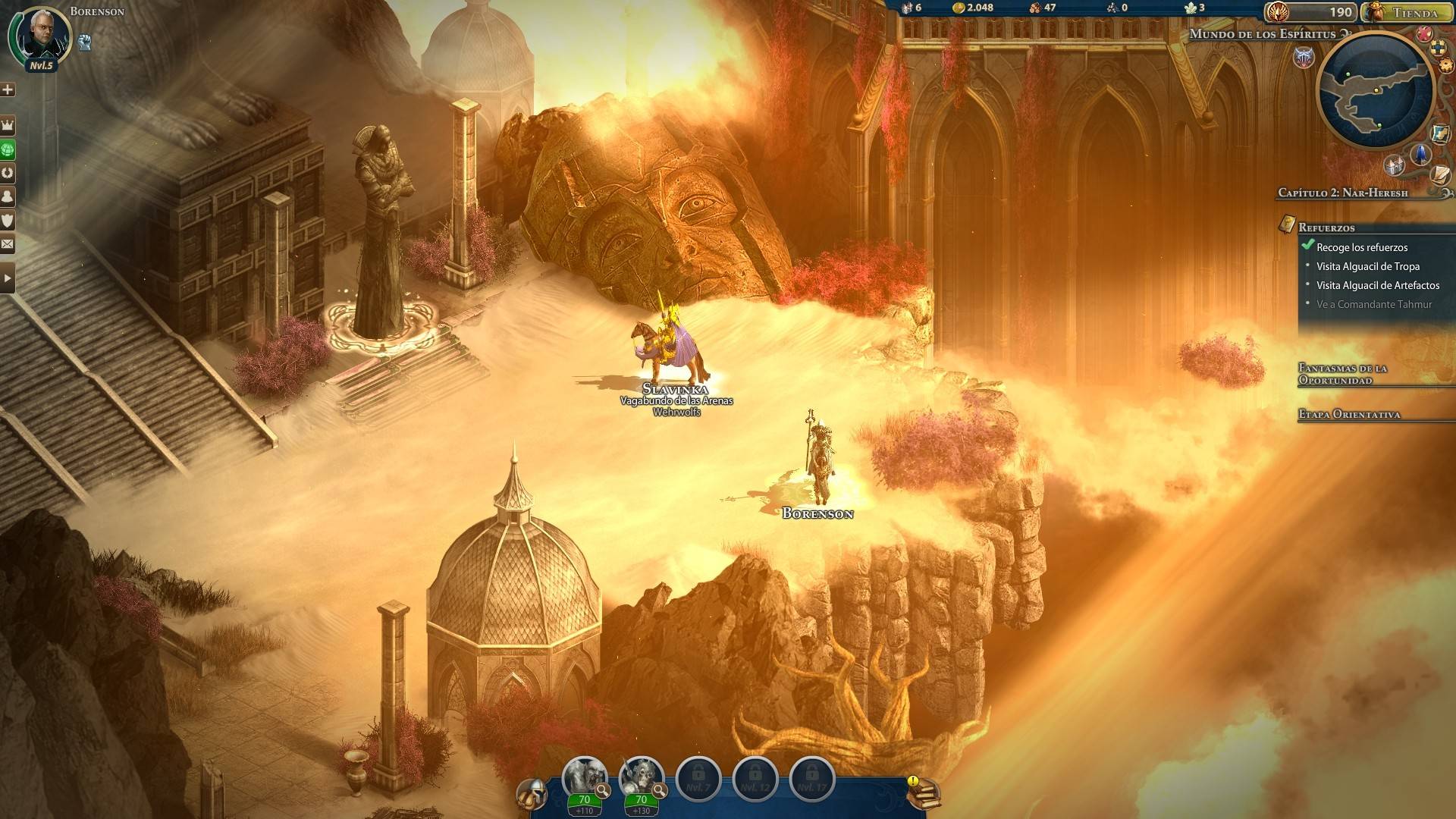Expand Etapa Orientativa quest
Viewport: 1456px width, 819px height.
point(1349,414)
